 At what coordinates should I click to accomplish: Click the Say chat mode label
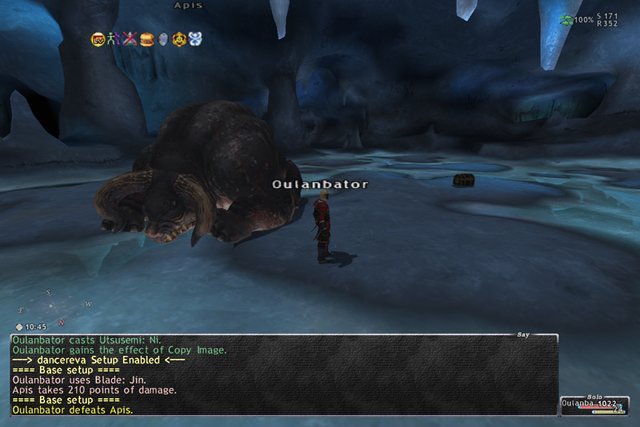click(x=522, y=334)
